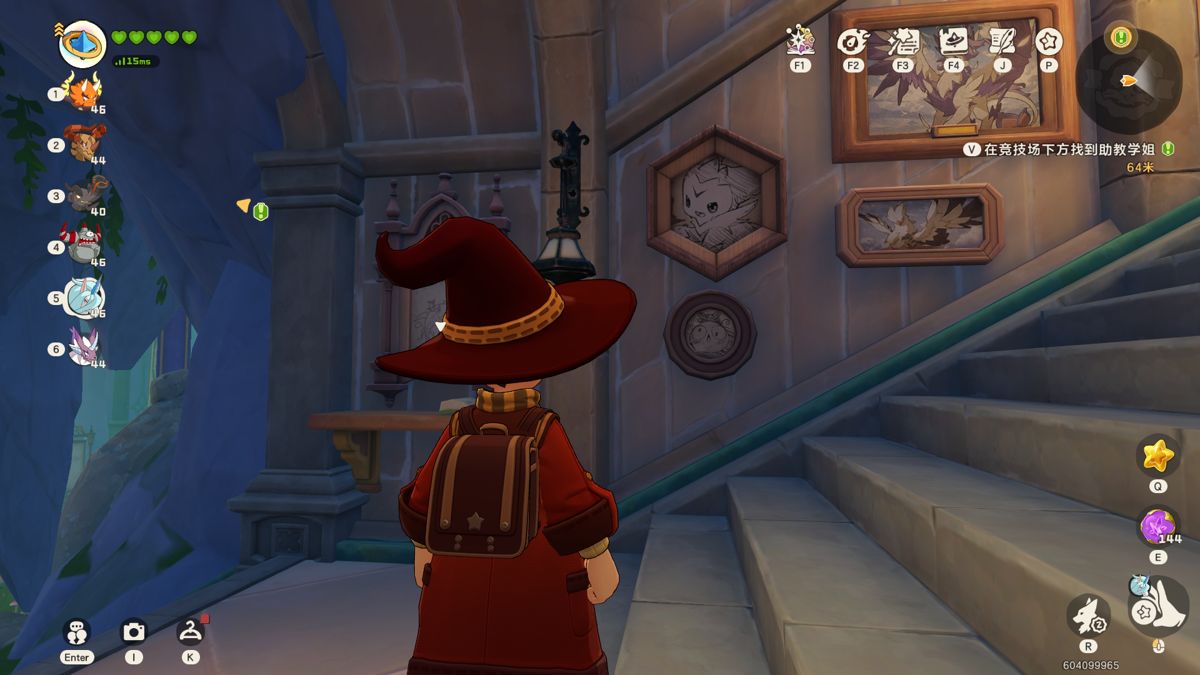Viewport: 1200px width, 675px height.
Task: Activate the hand throwing star-ball action
Action: pos(1158,605)
